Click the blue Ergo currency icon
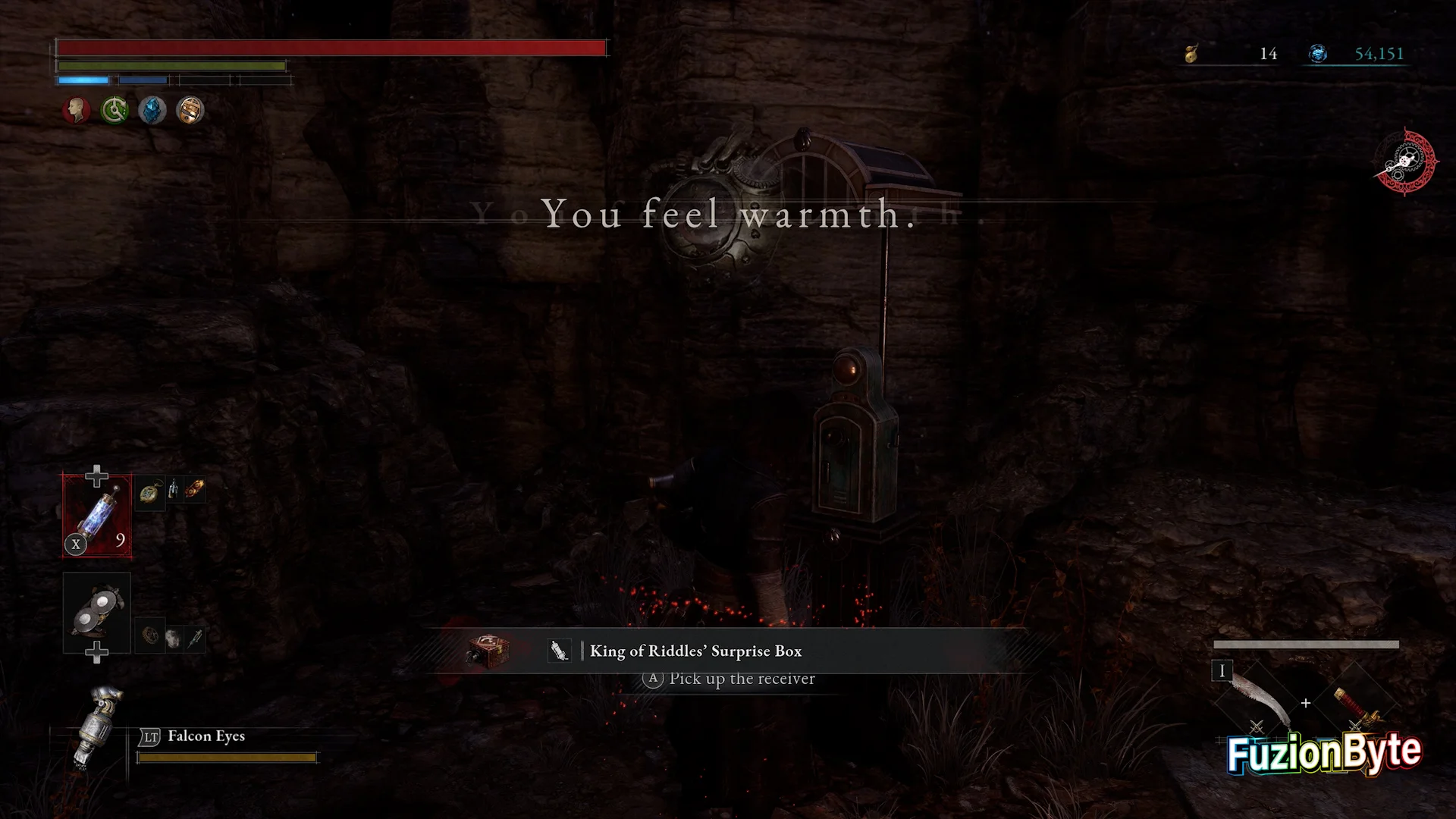This screenshot has height=819, width=1456. [1318, 54]
